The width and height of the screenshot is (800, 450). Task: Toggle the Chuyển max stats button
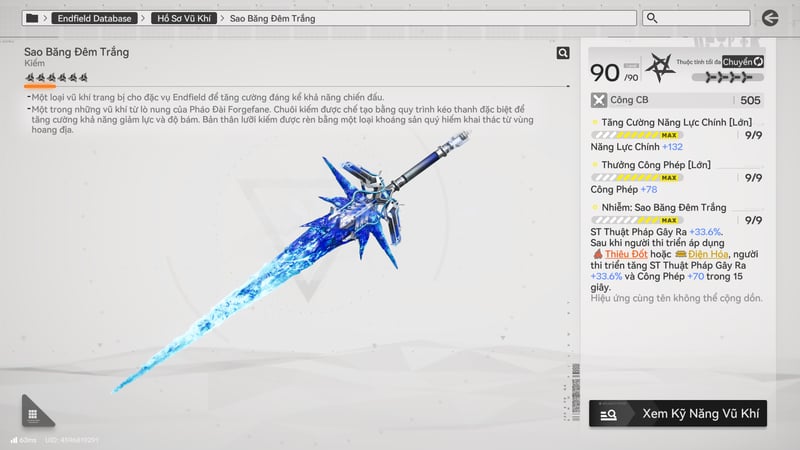pos(743,62)
